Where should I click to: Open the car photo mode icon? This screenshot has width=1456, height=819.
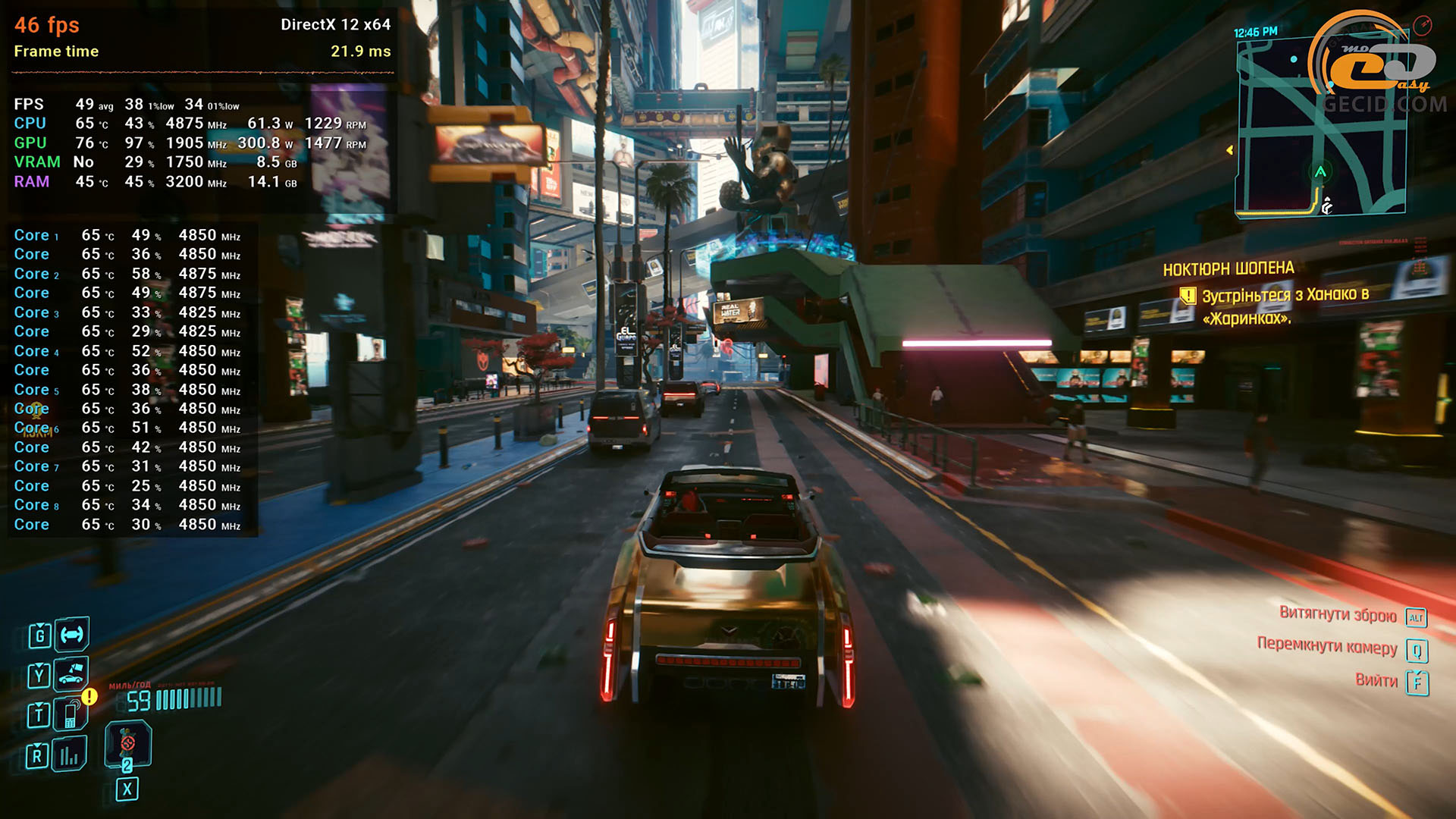pyautogui.click(x=71, y=673)
